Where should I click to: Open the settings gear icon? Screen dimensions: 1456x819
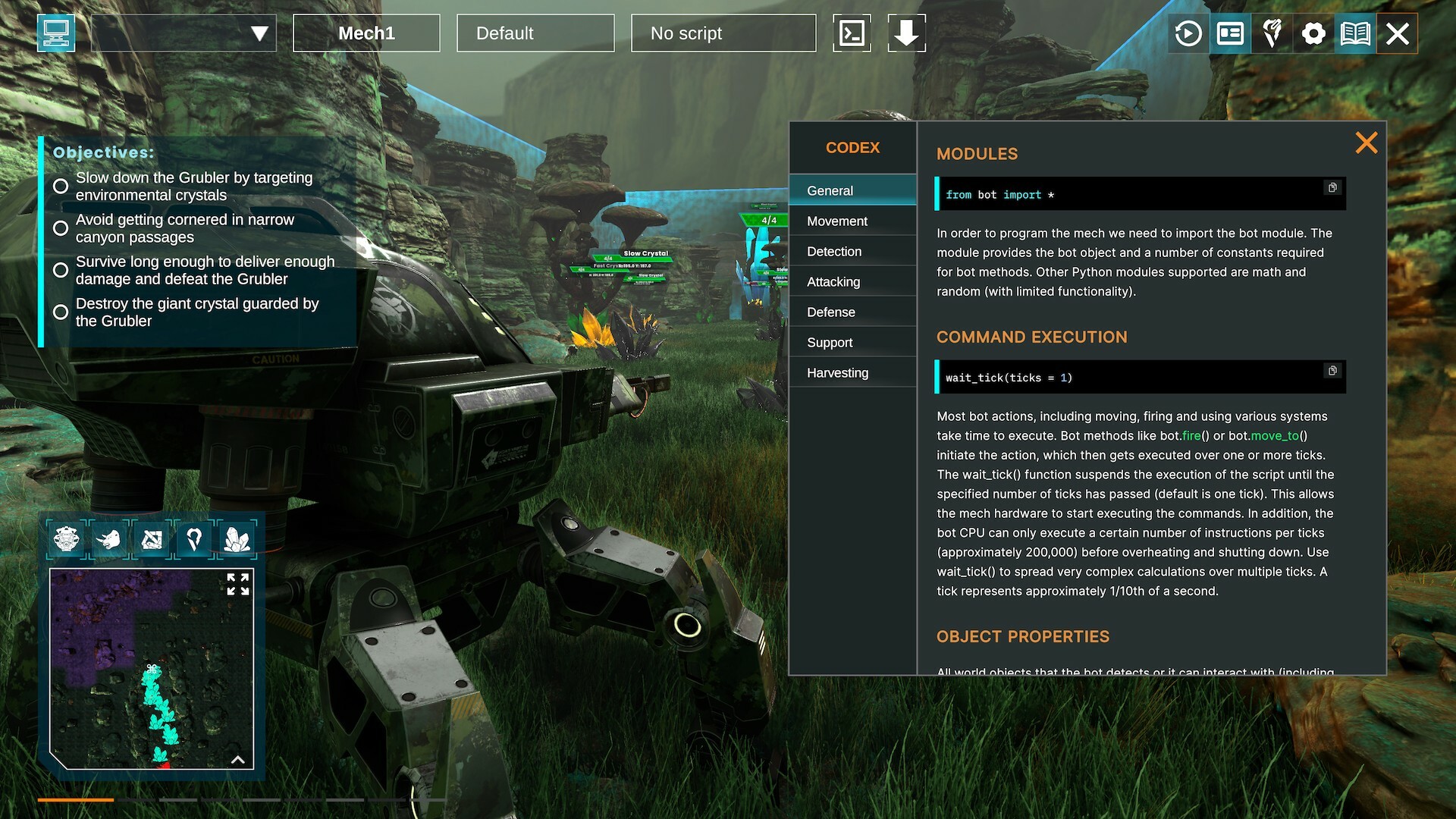pos(1314,33)
